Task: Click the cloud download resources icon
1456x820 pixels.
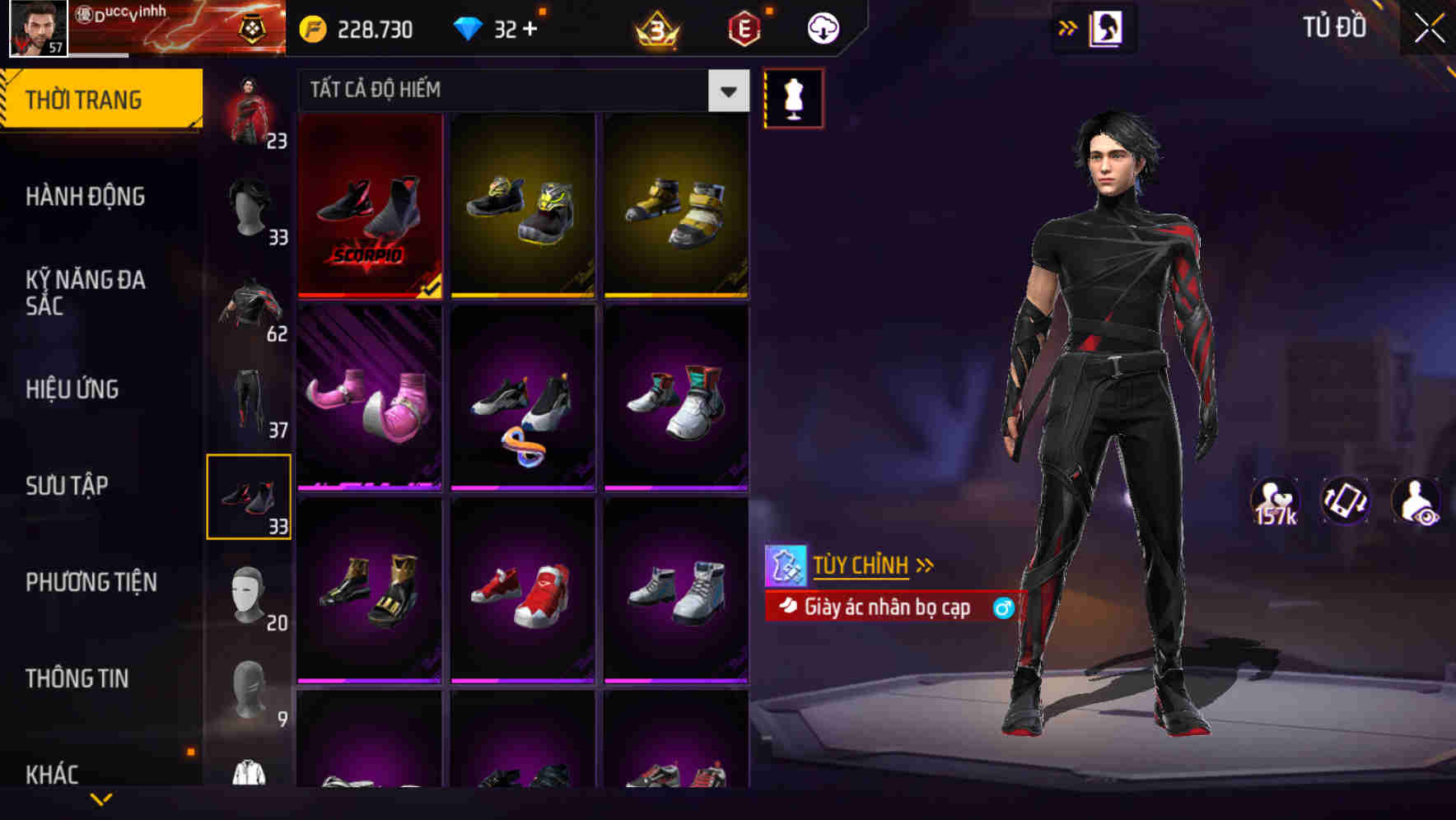Action: pos(822,27)
